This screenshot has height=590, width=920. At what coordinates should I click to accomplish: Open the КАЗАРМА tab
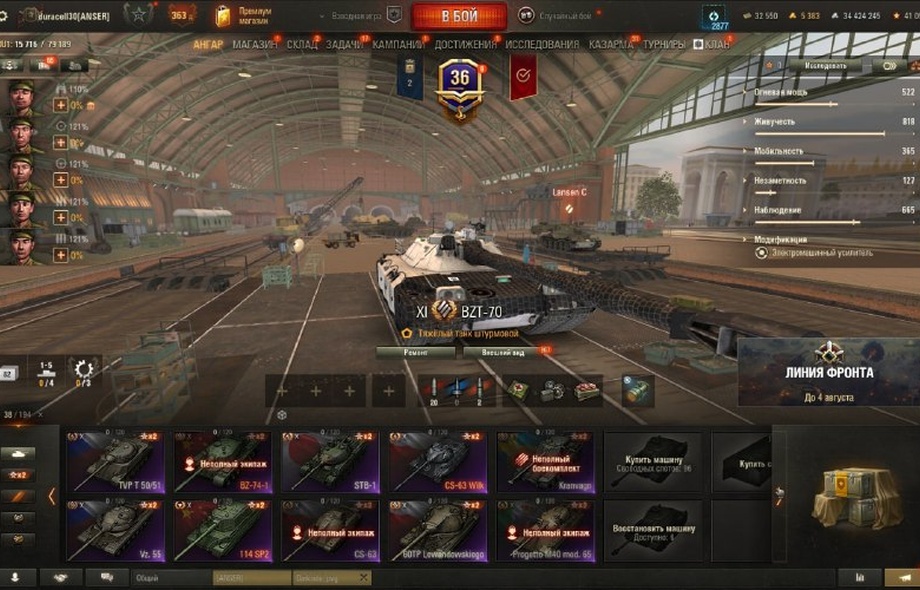coord(610,44)
